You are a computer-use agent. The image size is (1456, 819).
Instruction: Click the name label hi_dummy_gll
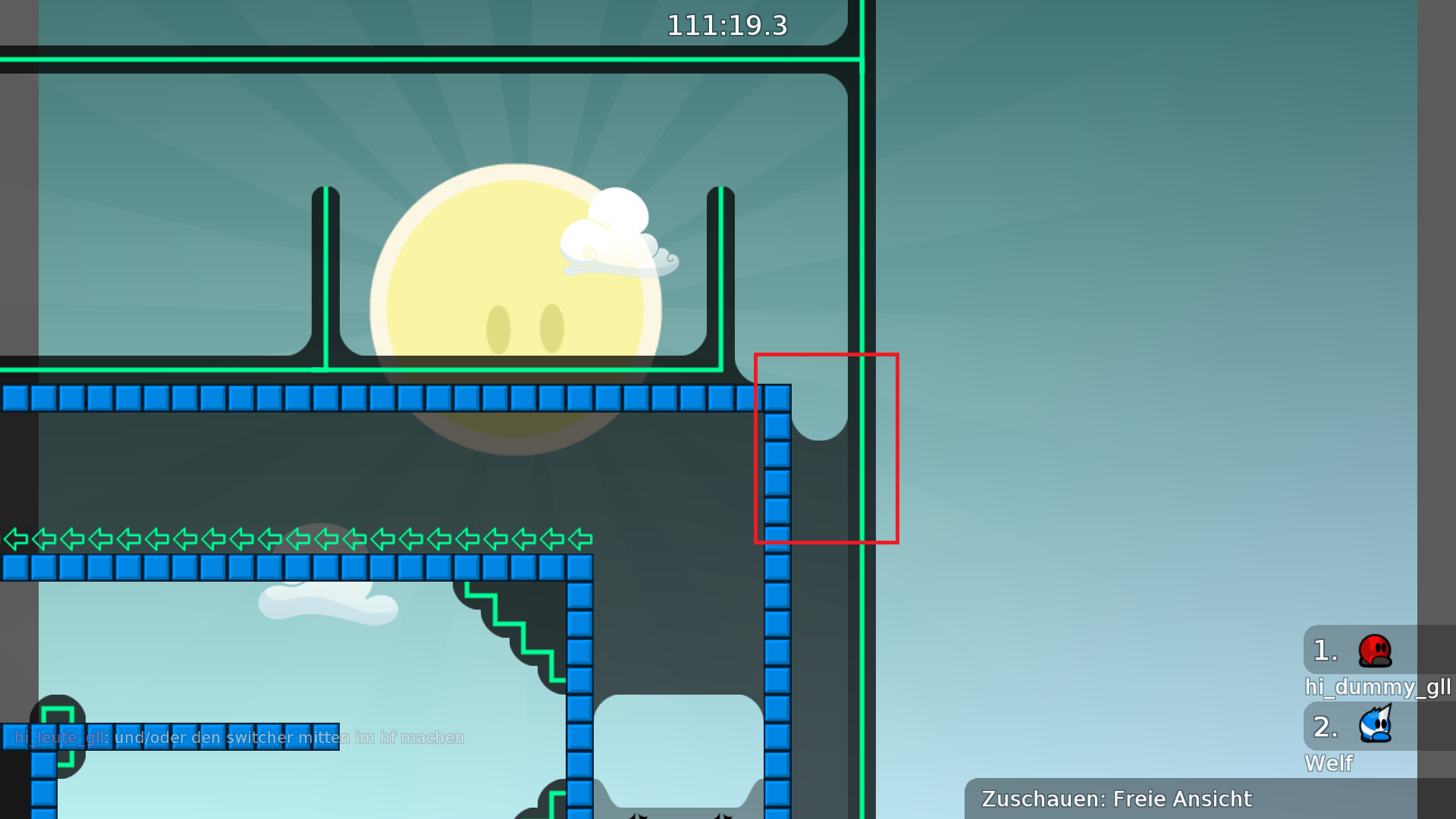[1378, 689]
